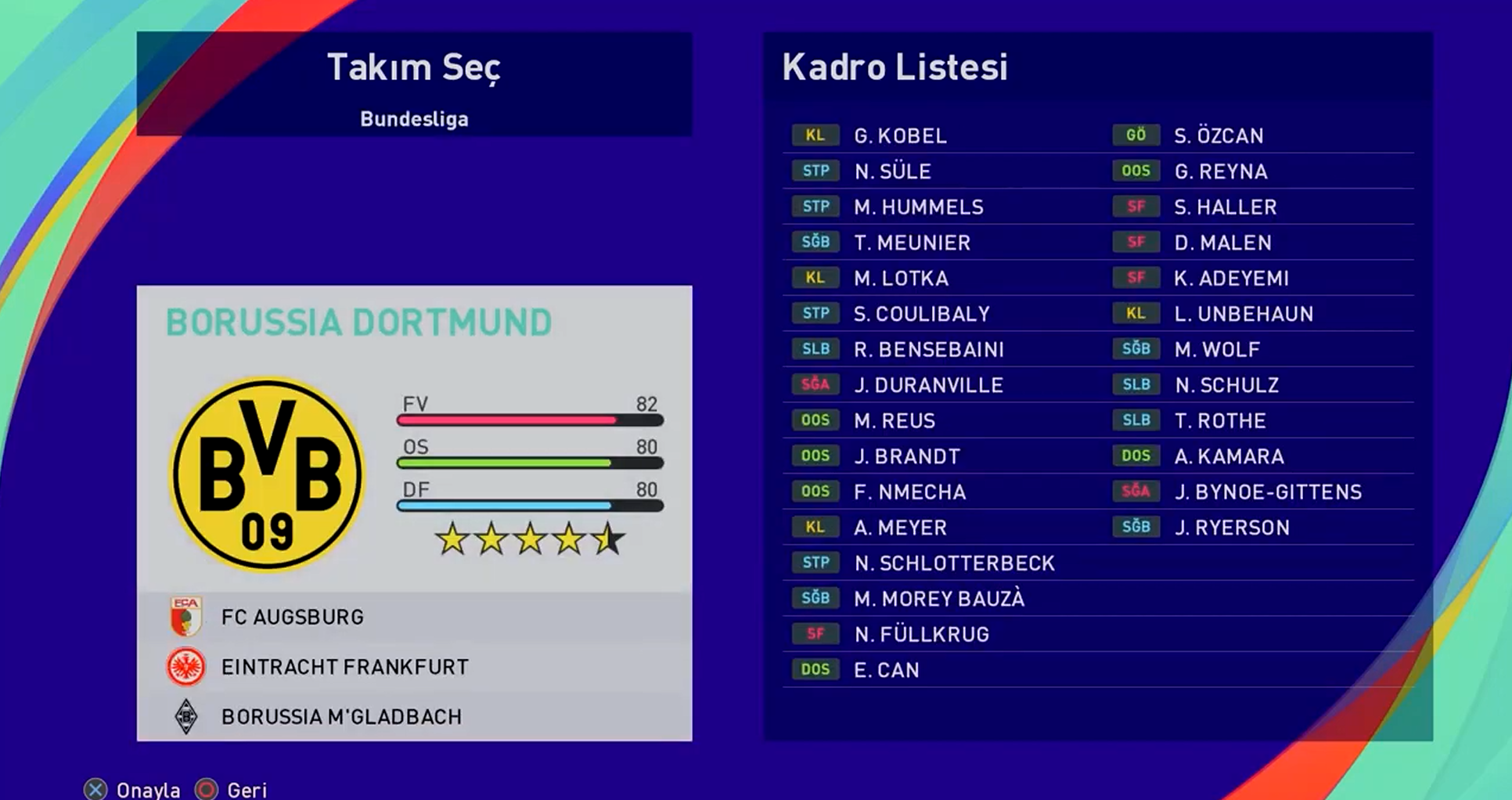Choose FC Augsburg from the team list

pyautogui.click(x=292, y=617)
